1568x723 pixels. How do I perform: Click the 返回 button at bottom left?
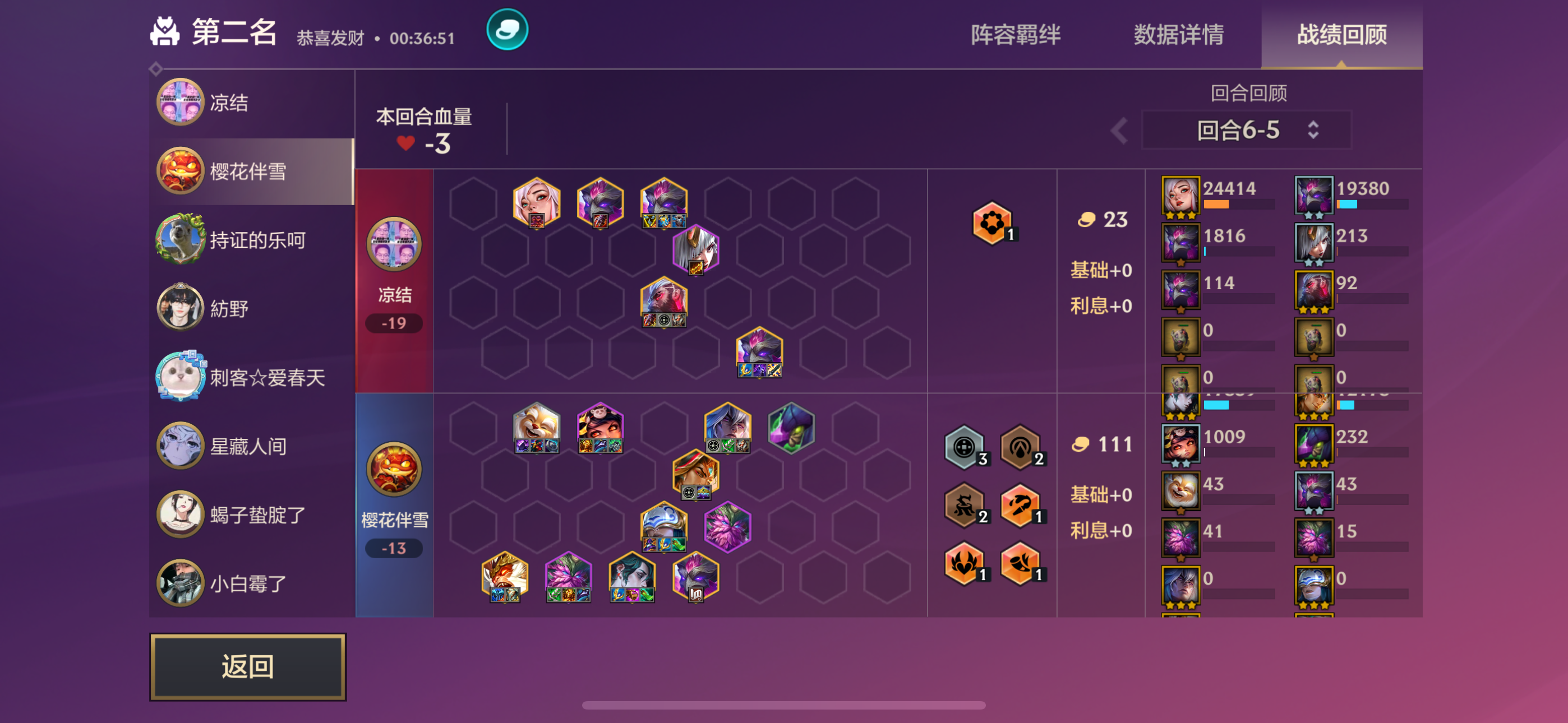(x=247, y=666)
